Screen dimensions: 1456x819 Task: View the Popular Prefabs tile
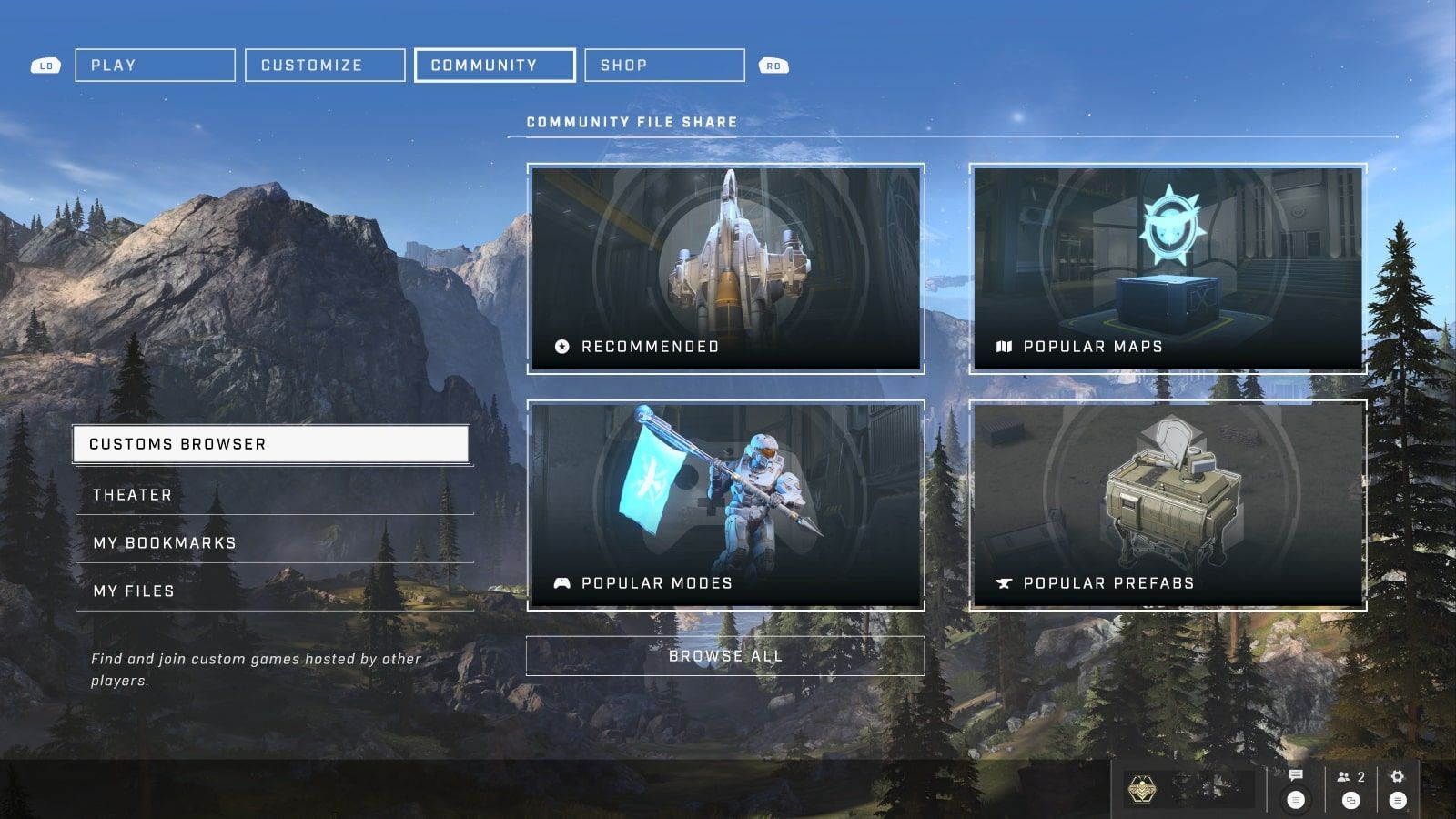point(1168,505)
